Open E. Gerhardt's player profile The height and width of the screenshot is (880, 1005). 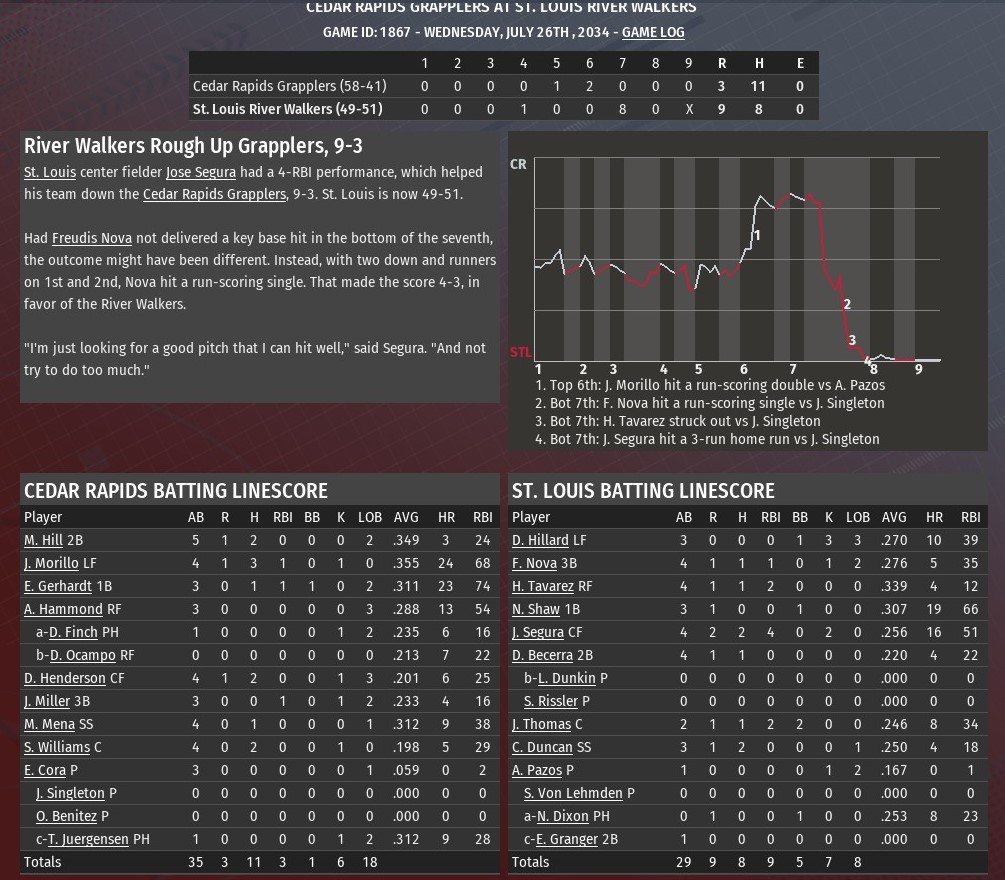point(58,586)
